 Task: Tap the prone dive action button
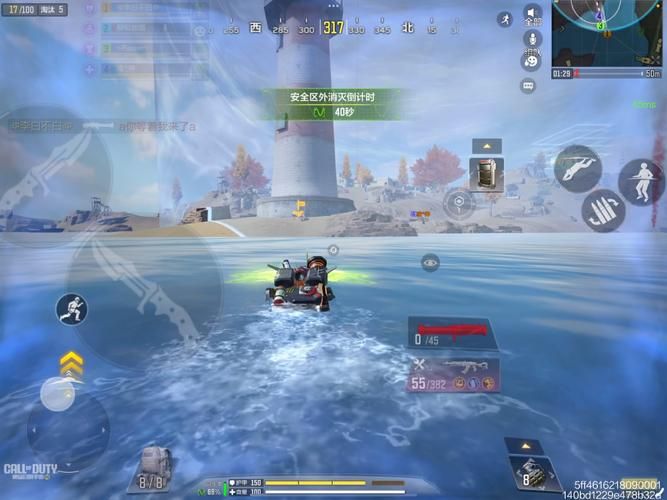[x=577, y=167]
